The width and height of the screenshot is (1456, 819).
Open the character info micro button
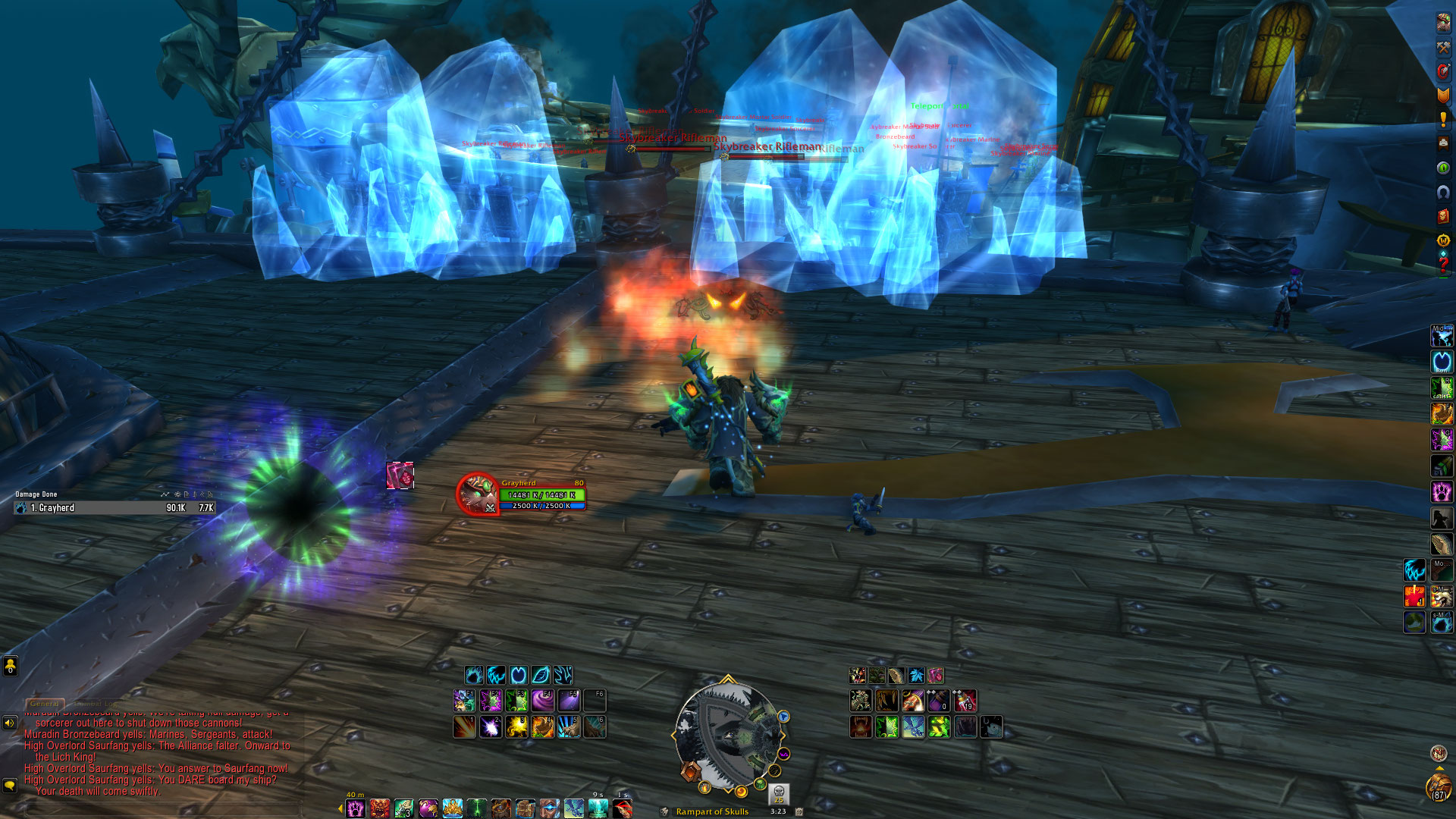tap(1443, 23)
